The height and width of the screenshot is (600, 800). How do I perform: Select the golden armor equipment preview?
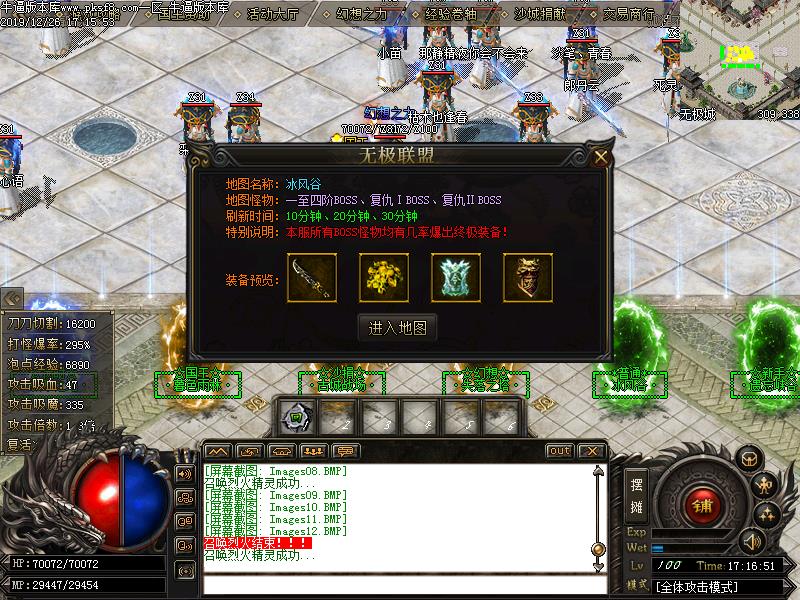(384, 278)
